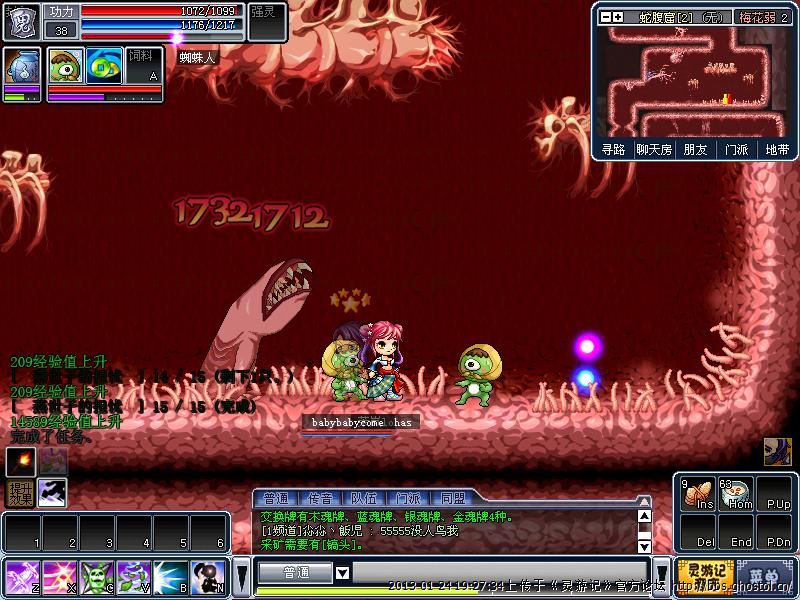Switch to the 传音 chat tab

(x=321, y=498)
